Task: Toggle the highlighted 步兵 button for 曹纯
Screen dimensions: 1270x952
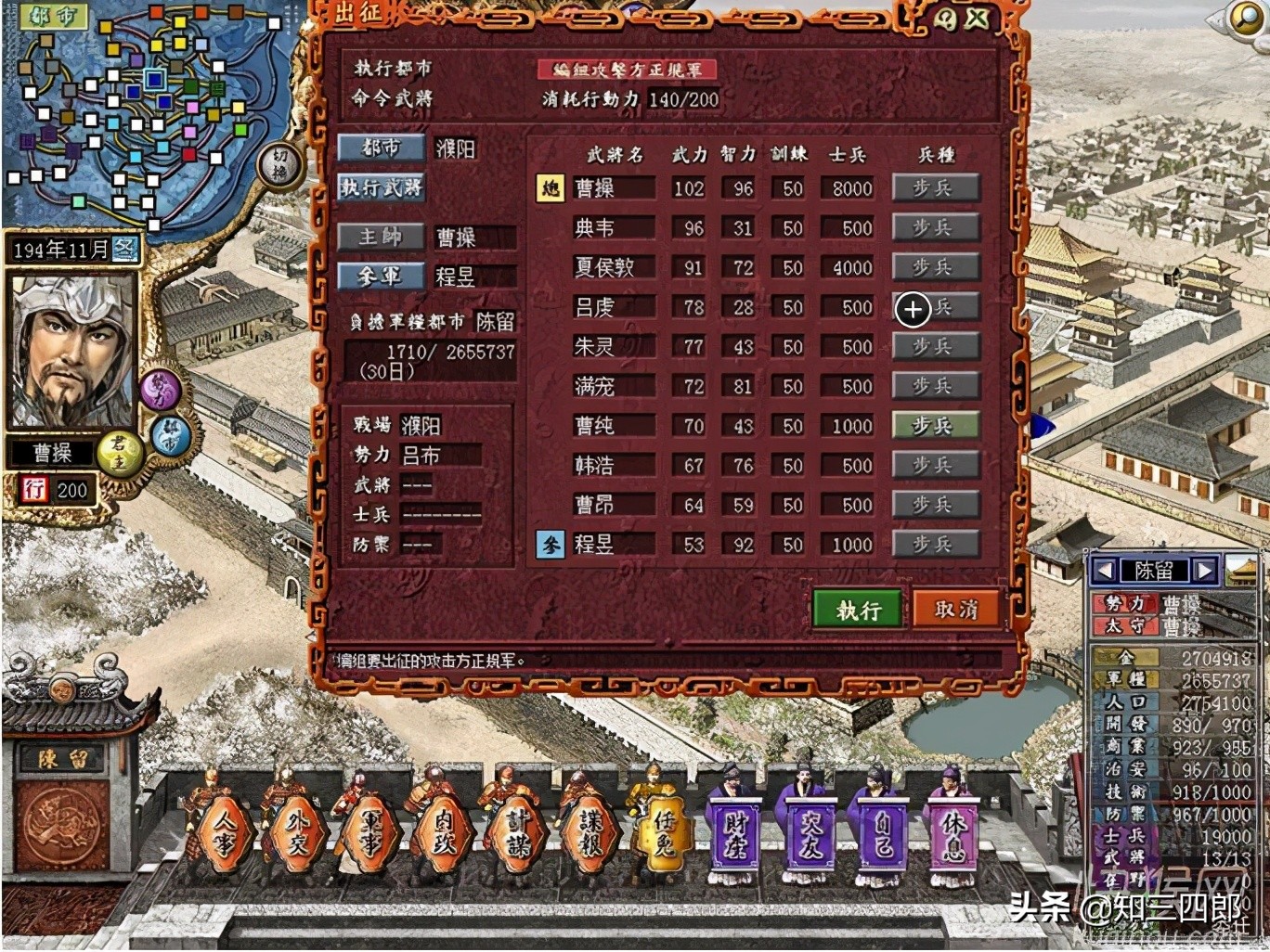Action: pyautogui.click(x=935, y=426)
